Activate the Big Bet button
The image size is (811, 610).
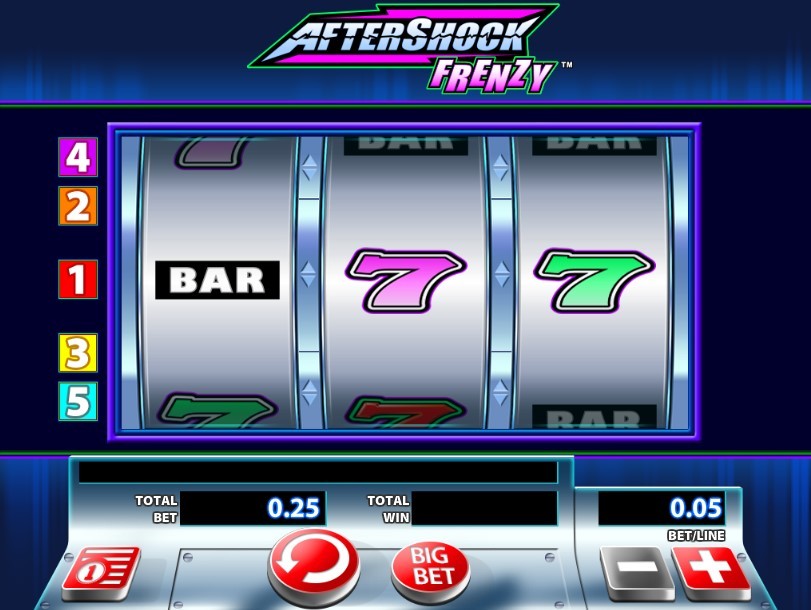click(x=430, y=568)
